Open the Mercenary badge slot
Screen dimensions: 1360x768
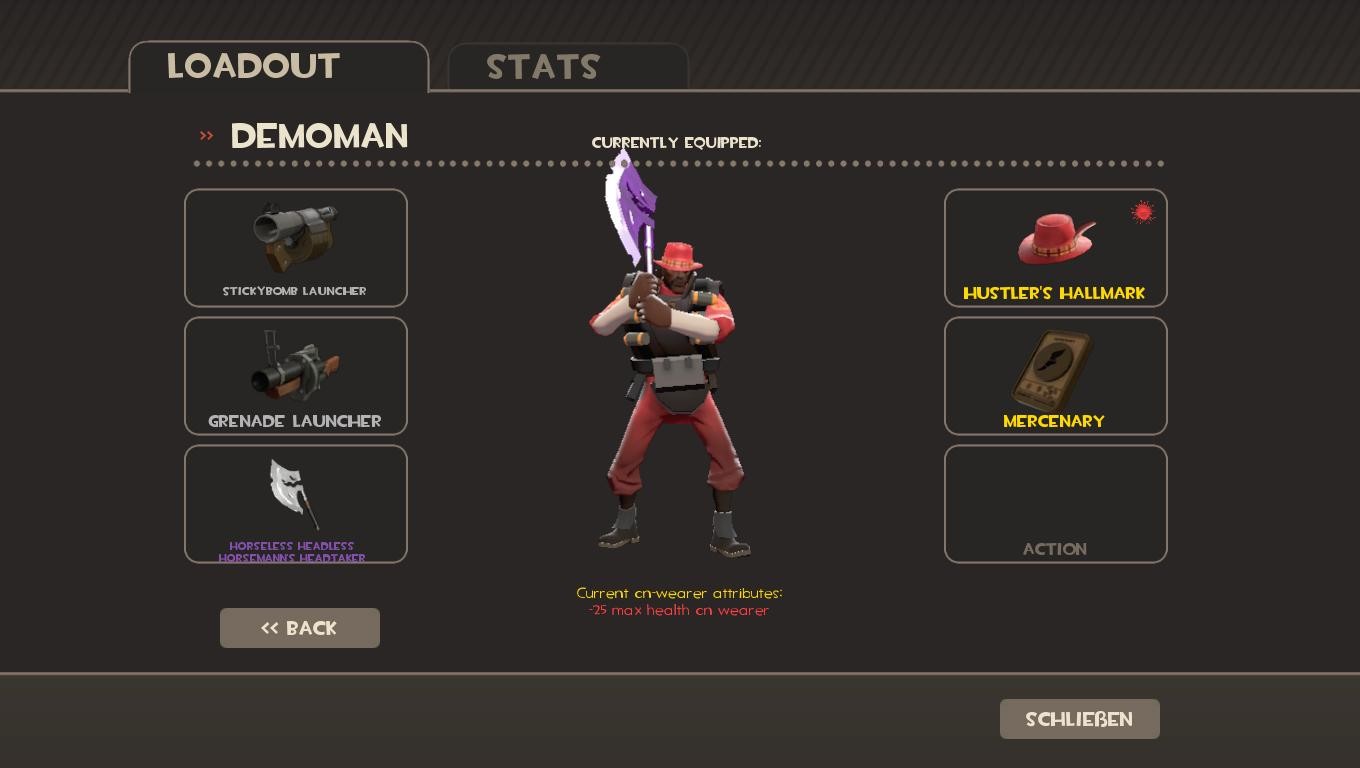coord(1056,375)
